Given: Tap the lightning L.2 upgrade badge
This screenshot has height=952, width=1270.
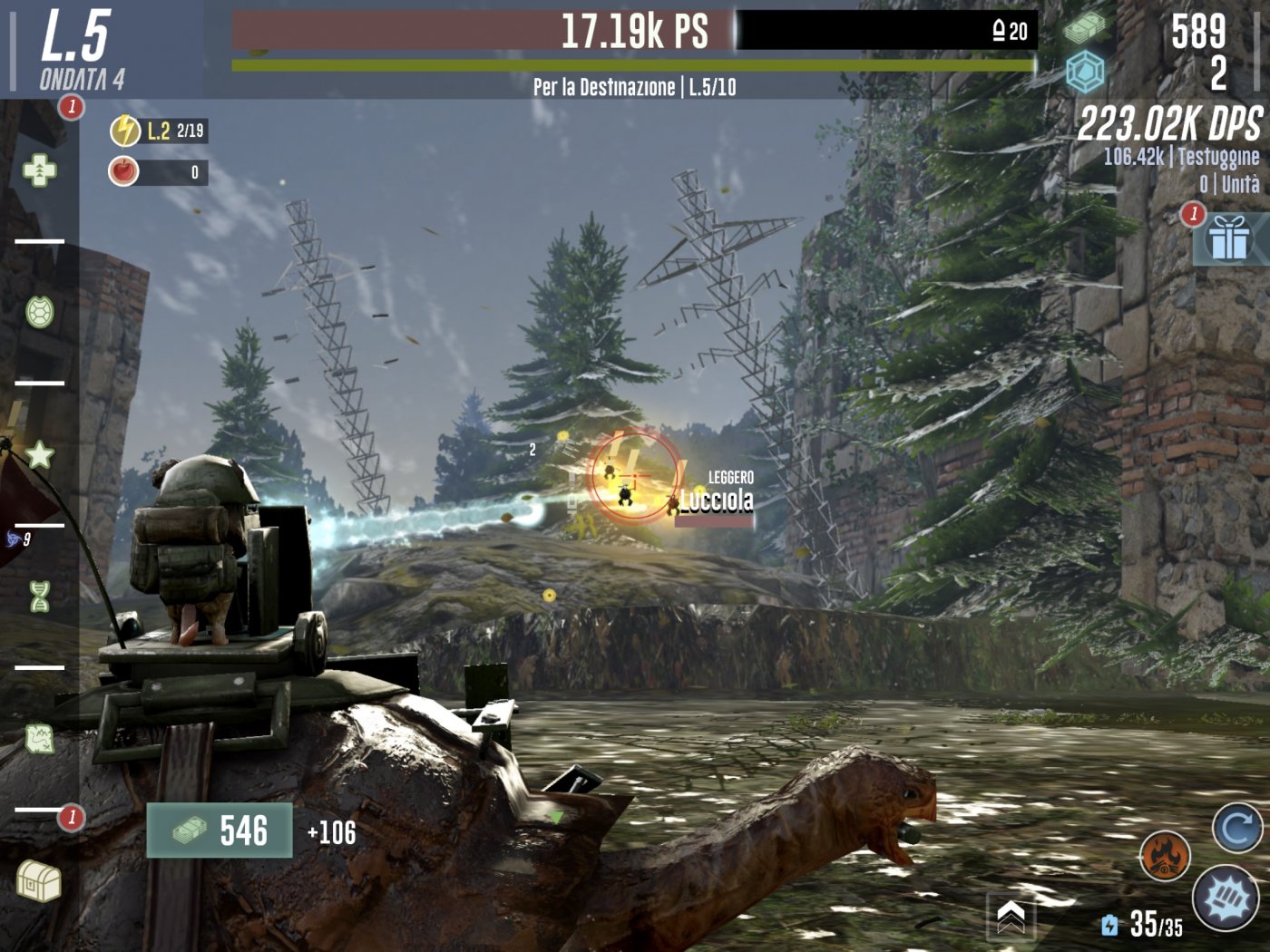Looking at the screenshot, I should point(124,130).
